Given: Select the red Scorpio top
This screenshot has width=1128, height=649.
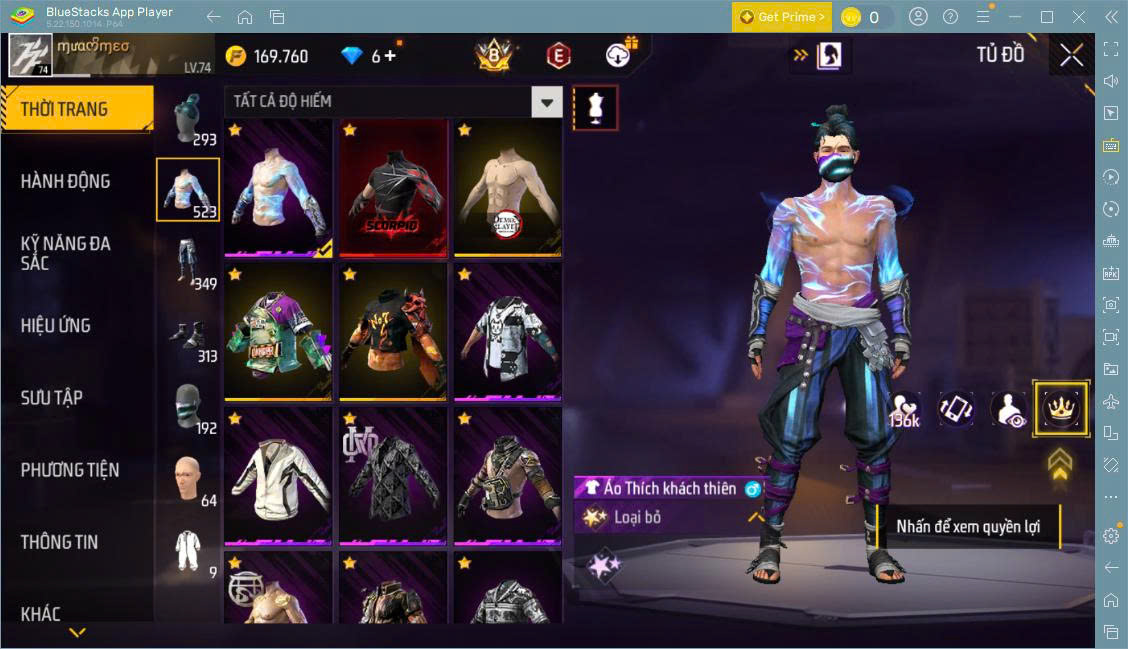Looking at the screenshot, I should pos(393,188).
